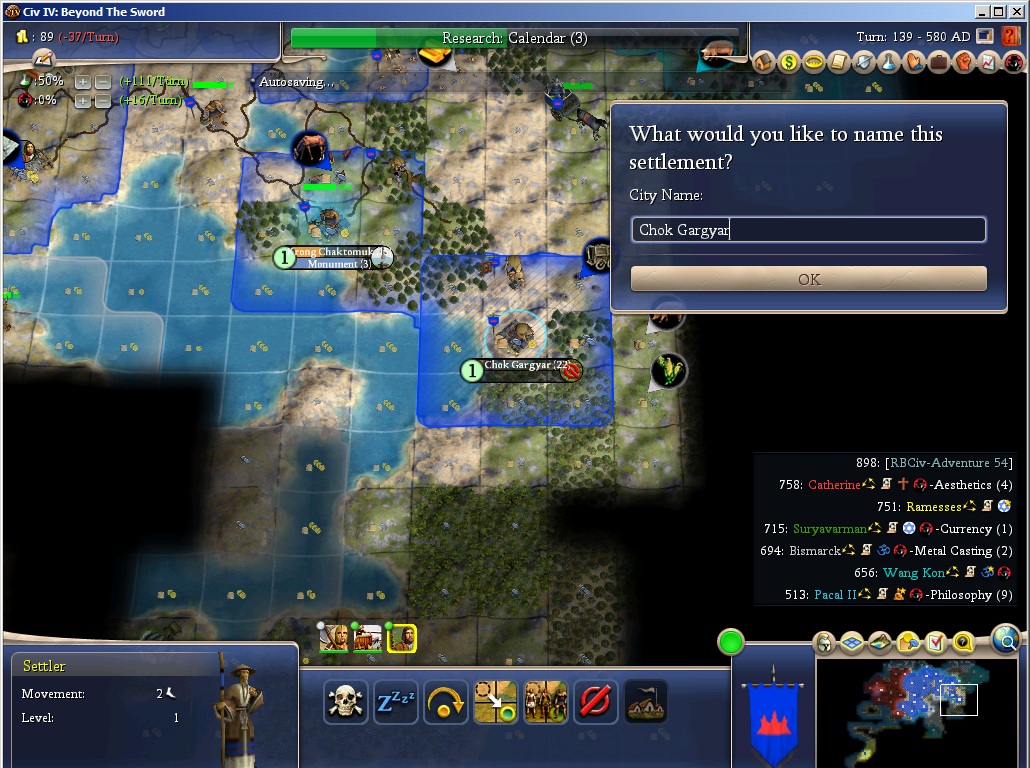Delete the unit with skull button
This screenshot has height=768, width=1030.
346,702
